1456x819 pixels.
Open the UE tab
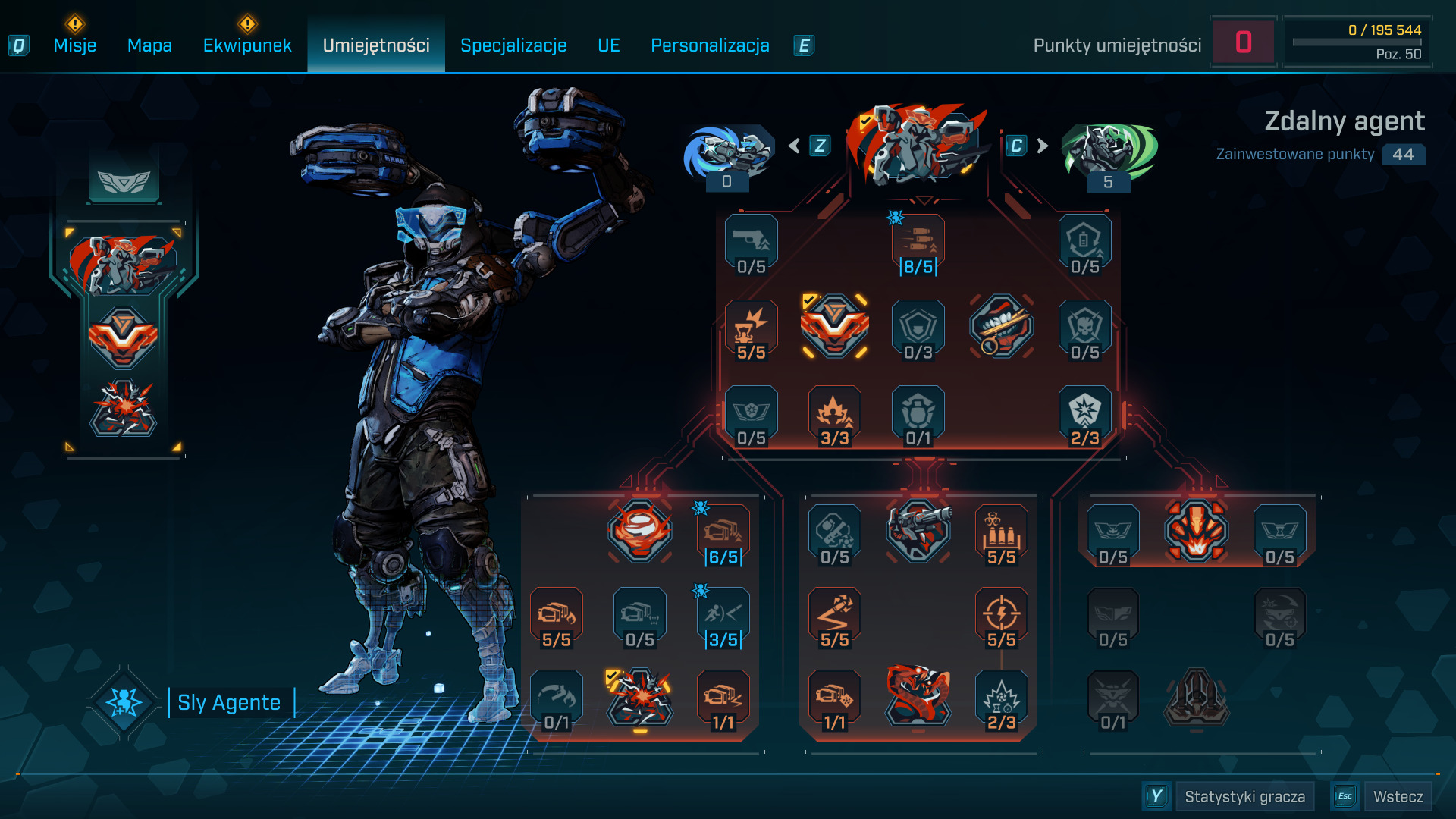coord(608,45)
